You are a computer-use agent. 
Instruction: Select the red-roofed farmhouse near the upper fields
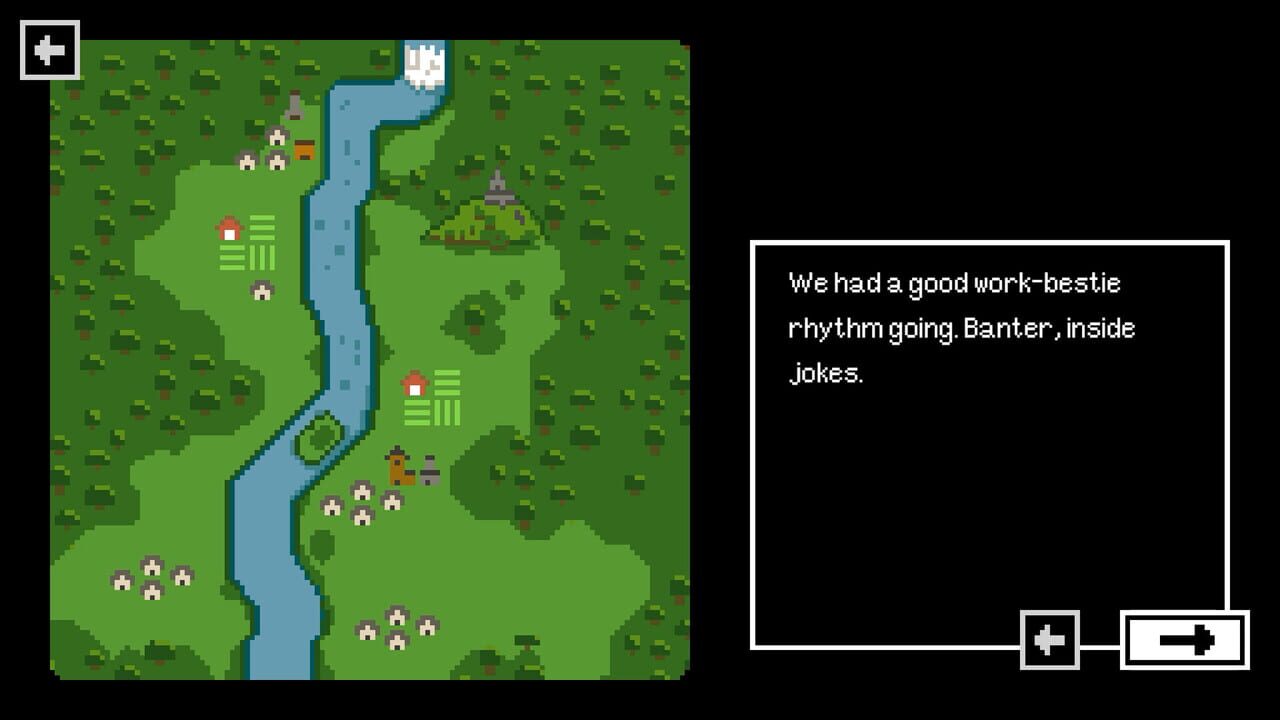point(232,228)
